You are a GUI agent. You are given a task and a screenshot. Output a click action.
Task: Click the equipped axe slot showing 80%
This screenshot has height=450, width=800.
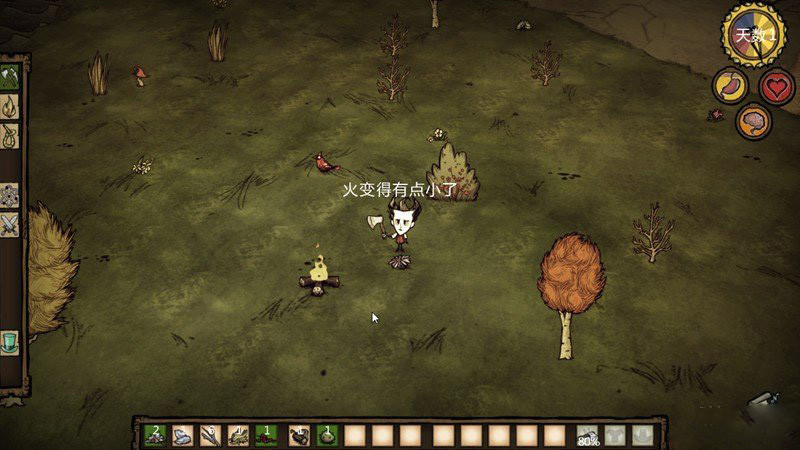click(x=589, y=435)
